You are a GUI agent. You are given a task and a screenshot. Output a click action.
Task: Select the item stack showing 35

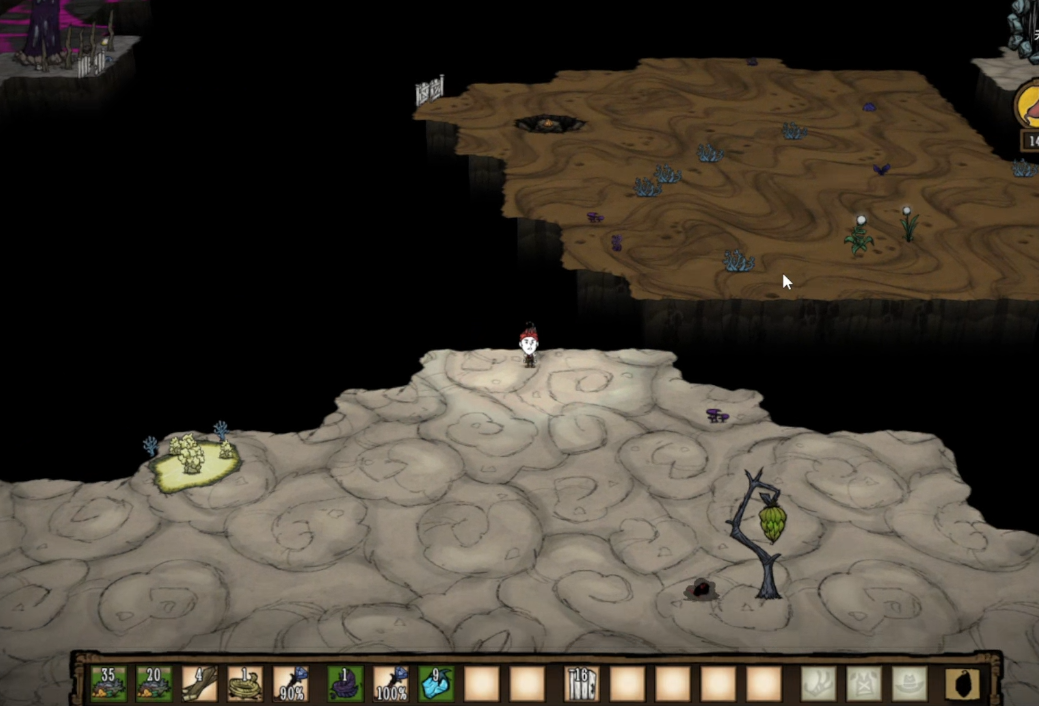coord(109,683)
